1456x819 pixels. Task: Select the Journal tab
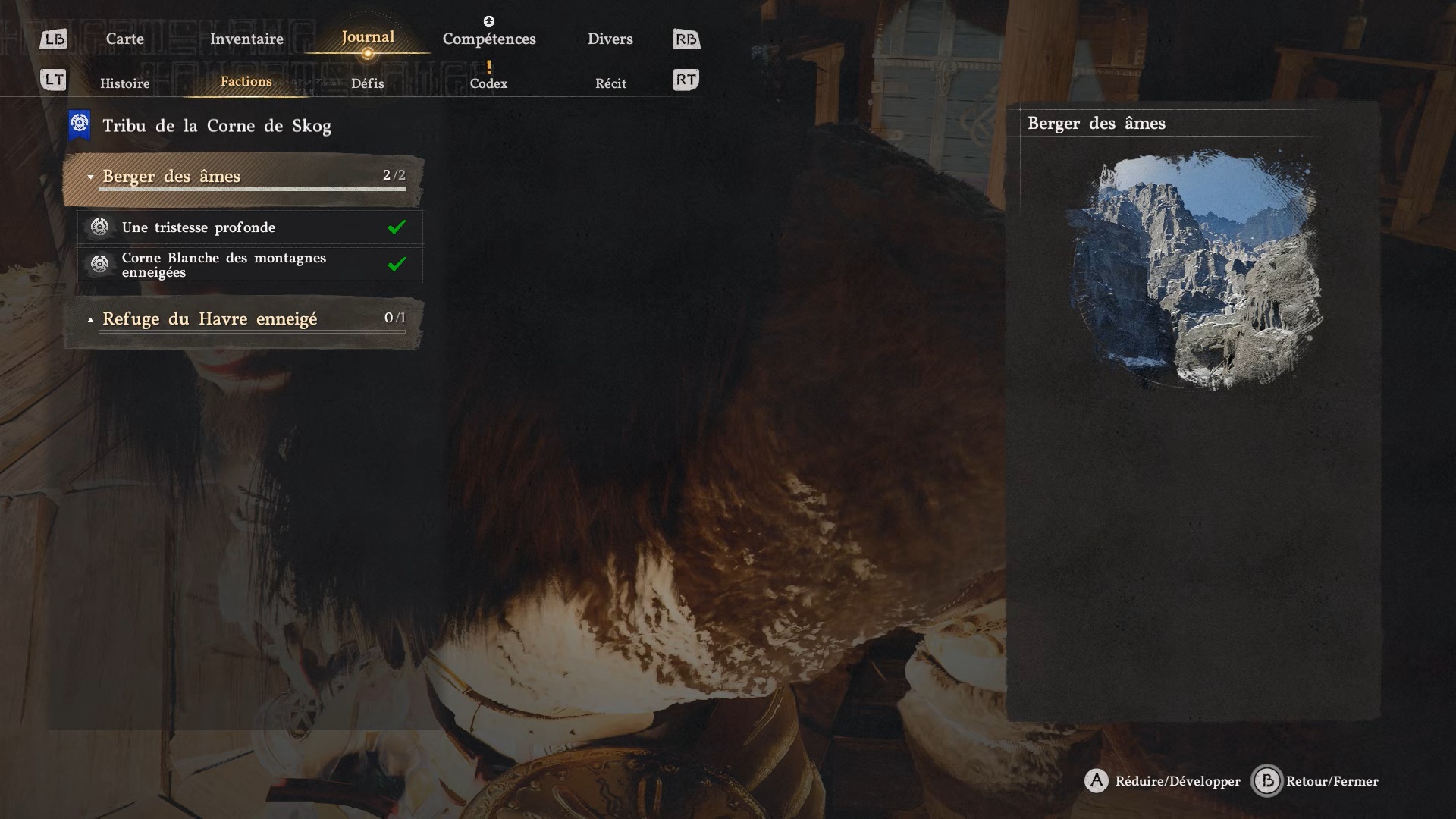tap(368, 37)
